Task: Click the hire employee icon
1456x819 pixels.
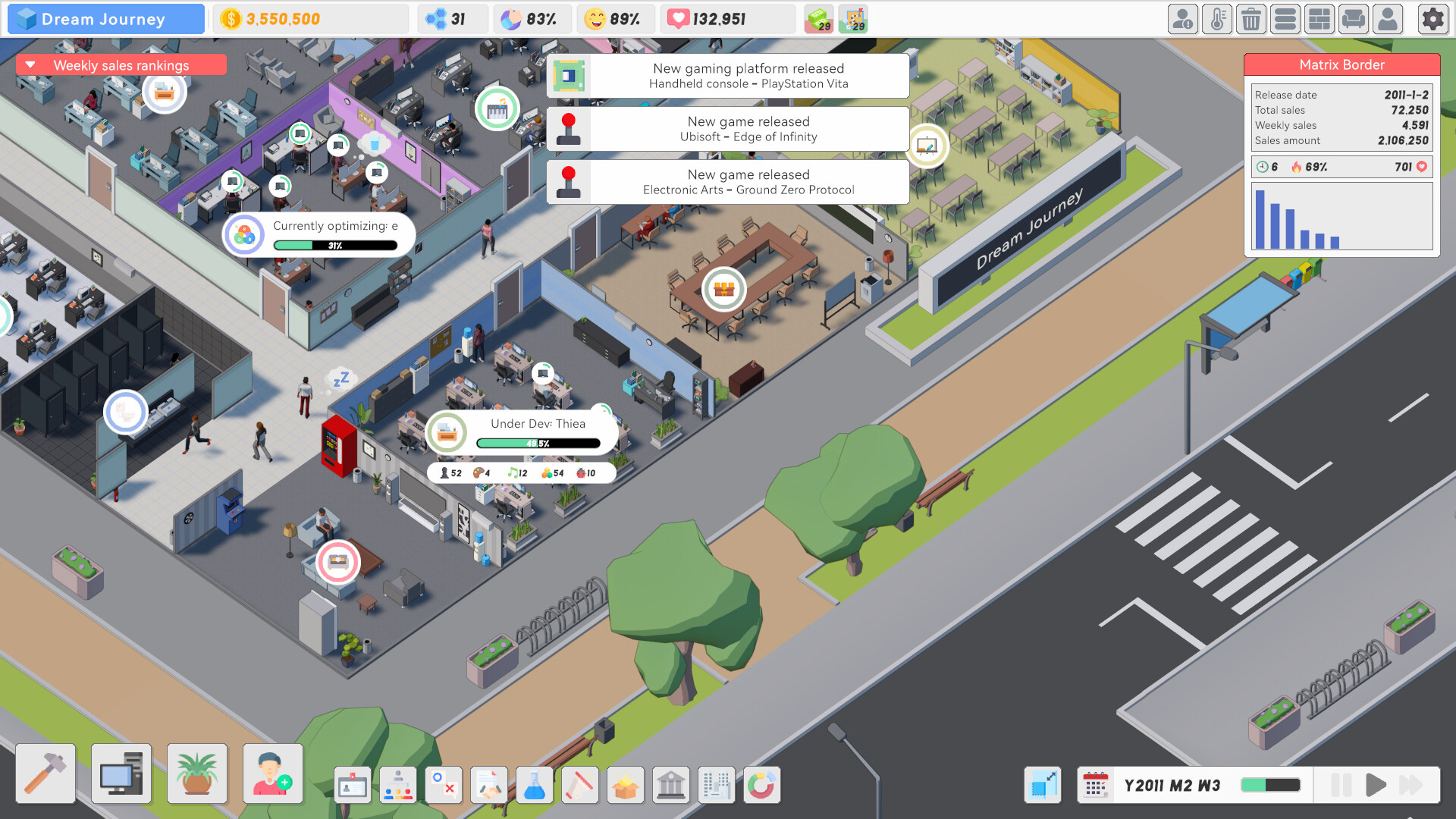Action: point(271,773)
